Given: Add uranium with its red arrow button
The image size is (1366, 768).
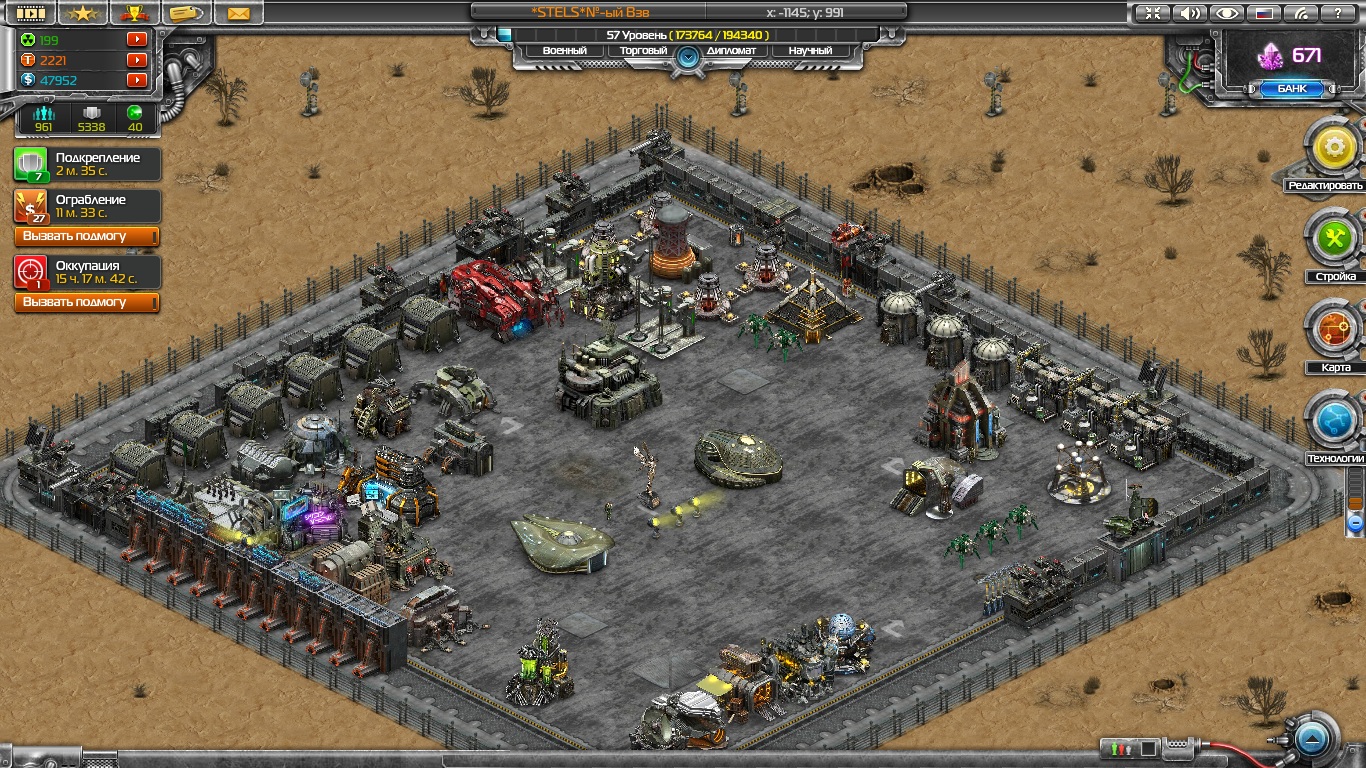Looking at the screenshot, I should click(x=137, y=40).
